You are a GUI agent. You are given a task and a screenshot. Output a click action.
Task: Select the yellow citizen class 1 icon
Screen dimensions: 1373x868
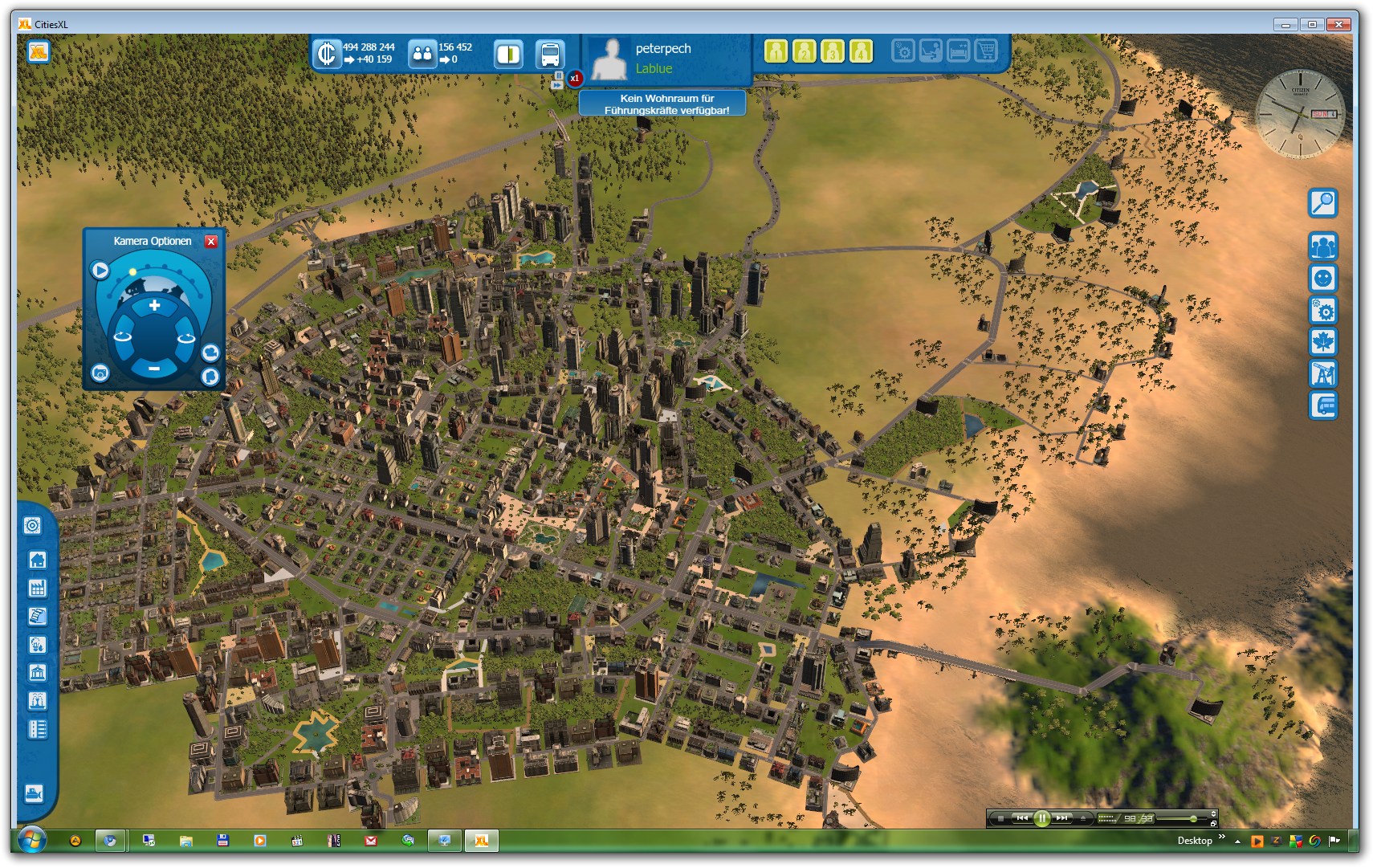[776, 51]
